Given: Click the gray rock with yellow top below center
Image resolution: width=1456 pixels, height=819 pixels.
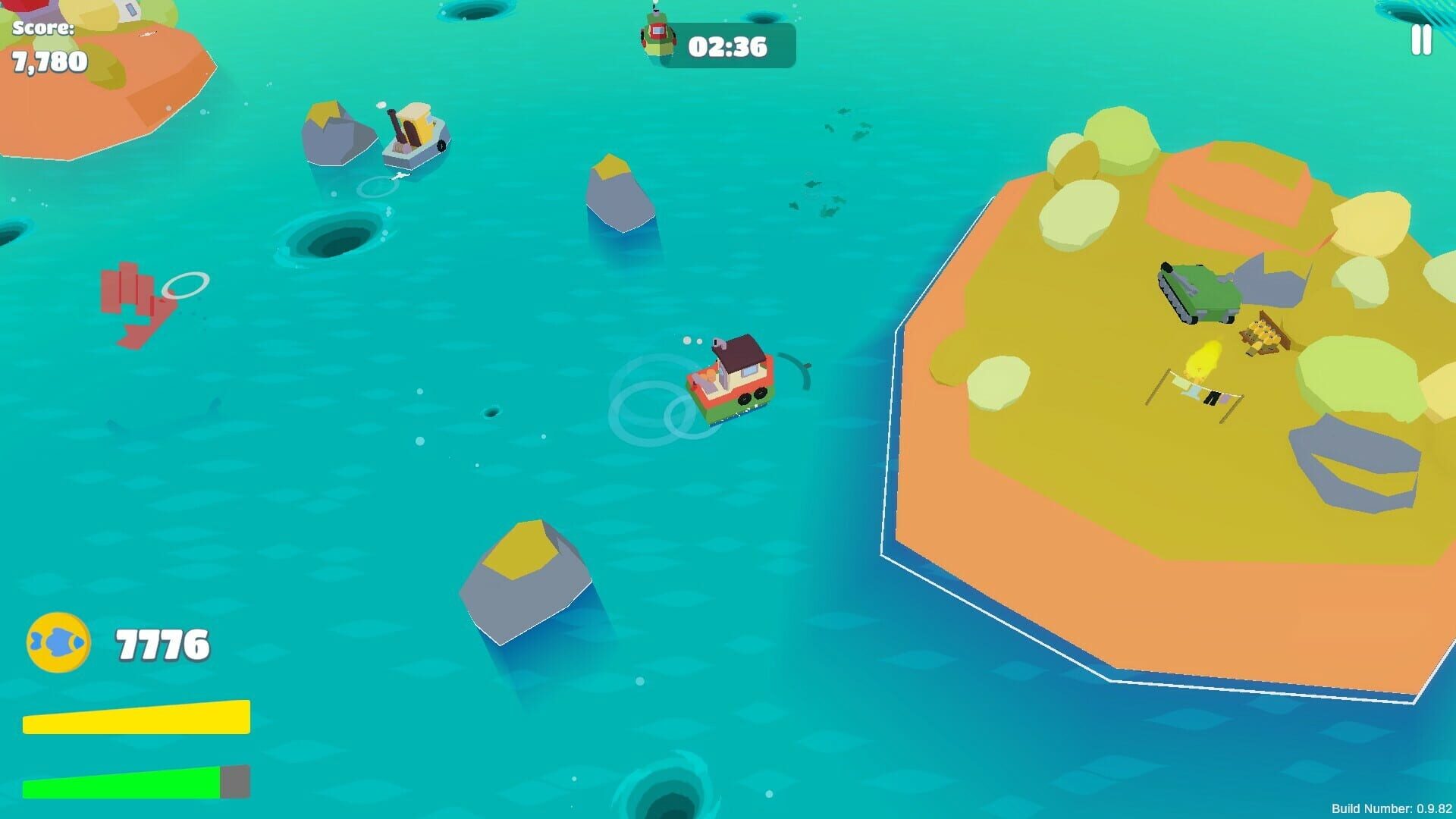Looking at the screenshot, I should click(x=523, y=580).
